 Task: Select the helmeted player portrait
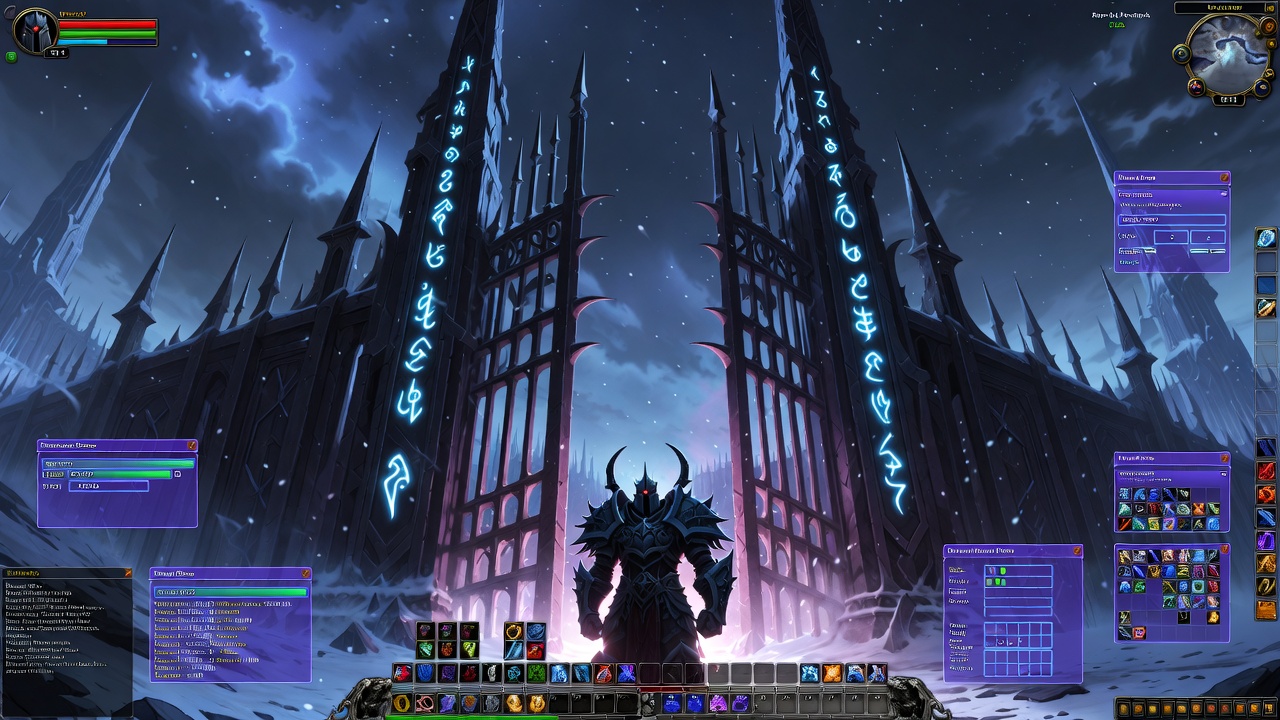(x=35, y=31)
